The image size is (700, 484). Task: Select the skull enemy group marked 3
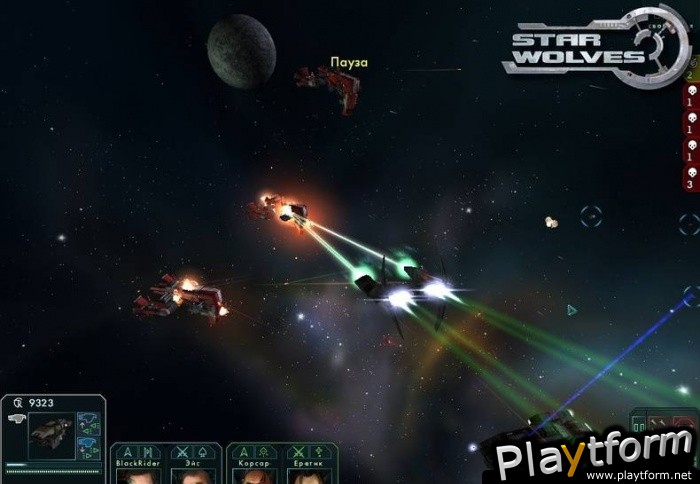tap(689, 178)
